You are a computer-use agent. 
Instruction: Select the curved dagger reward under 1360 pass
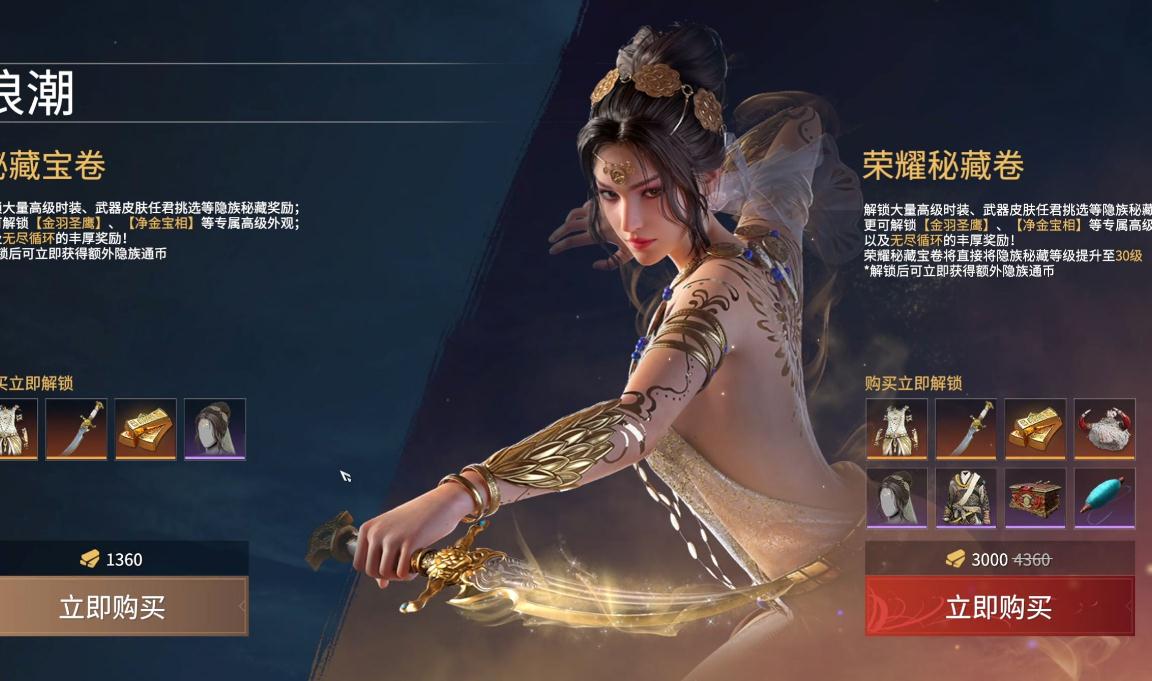point(76,428)
